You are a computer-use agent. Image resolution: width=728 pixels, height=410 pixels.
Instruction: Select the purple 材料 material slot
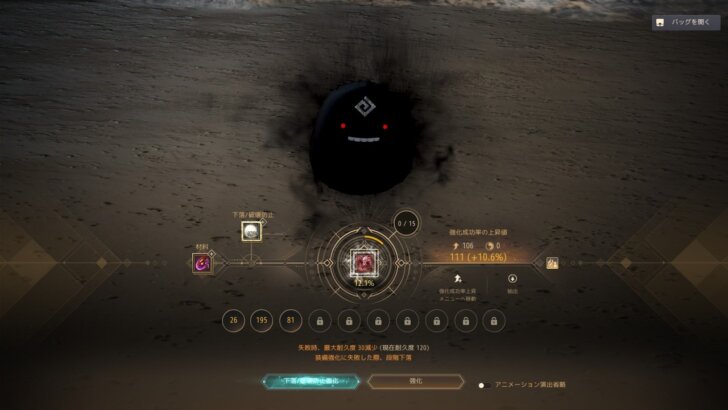click(x=201, y=263)
